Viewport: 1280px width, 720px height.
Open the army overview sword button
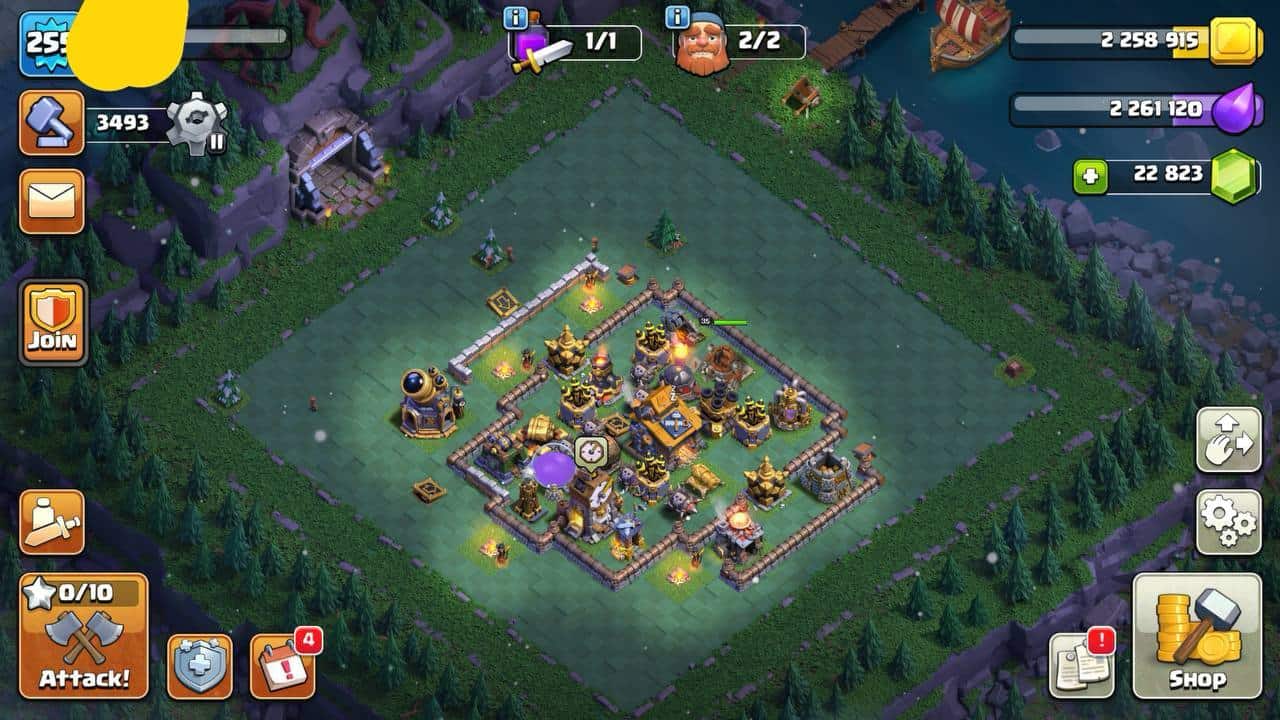[x=51, y=522]
